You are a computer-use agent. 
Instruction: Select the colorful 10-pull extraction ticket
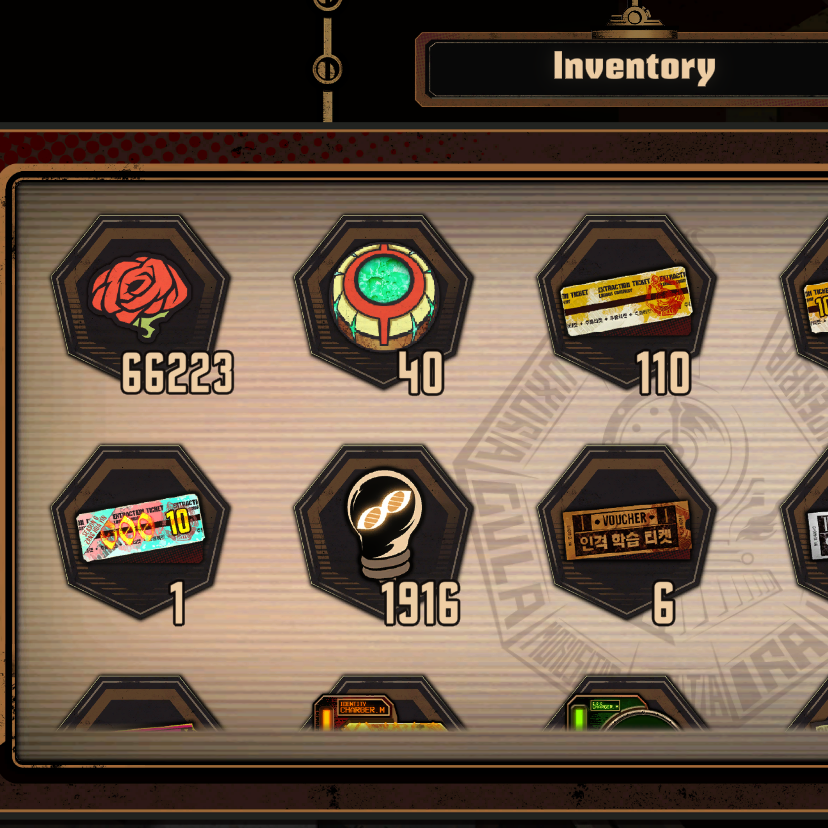tap(140, 527)
